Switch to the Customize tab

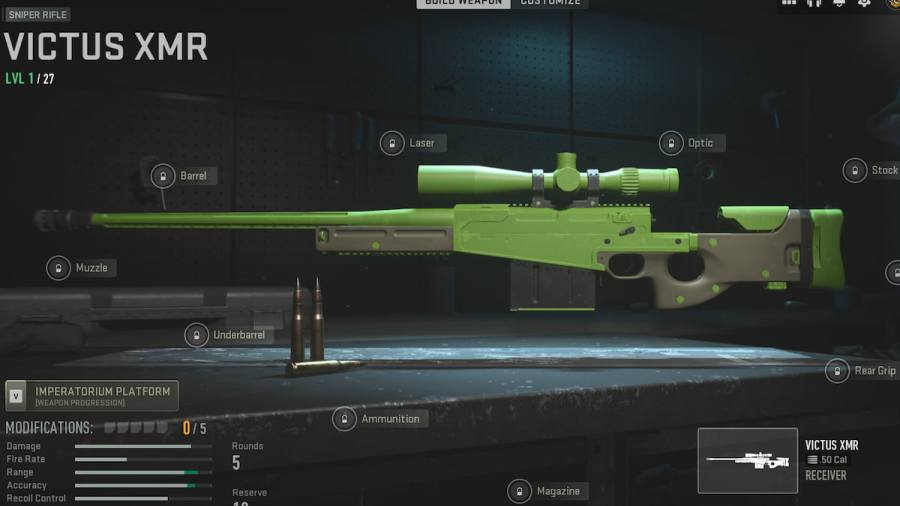550,3
